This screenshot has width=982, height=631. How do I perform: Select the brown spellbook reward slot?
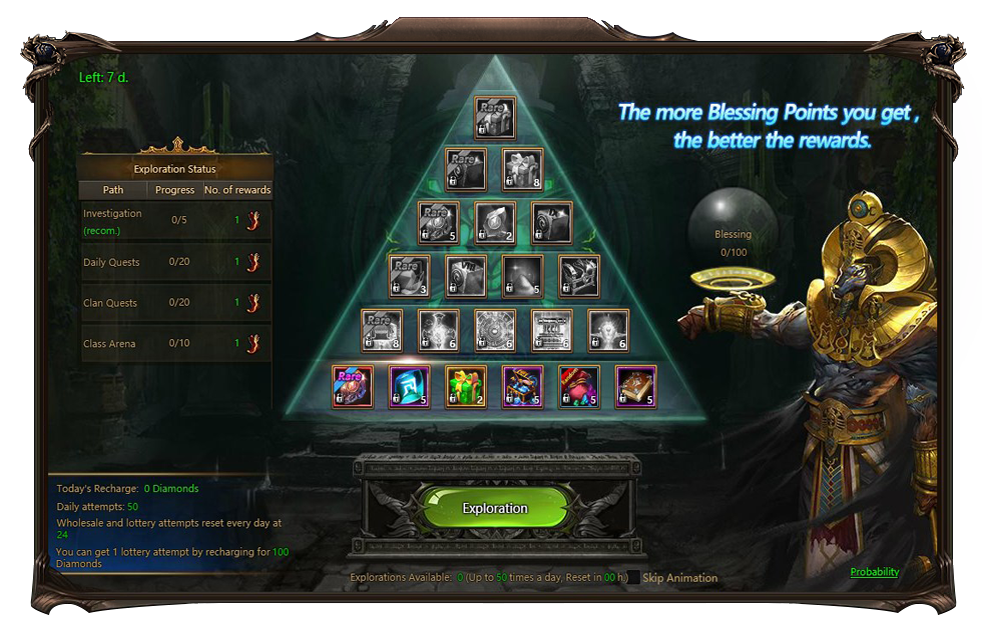636,387
